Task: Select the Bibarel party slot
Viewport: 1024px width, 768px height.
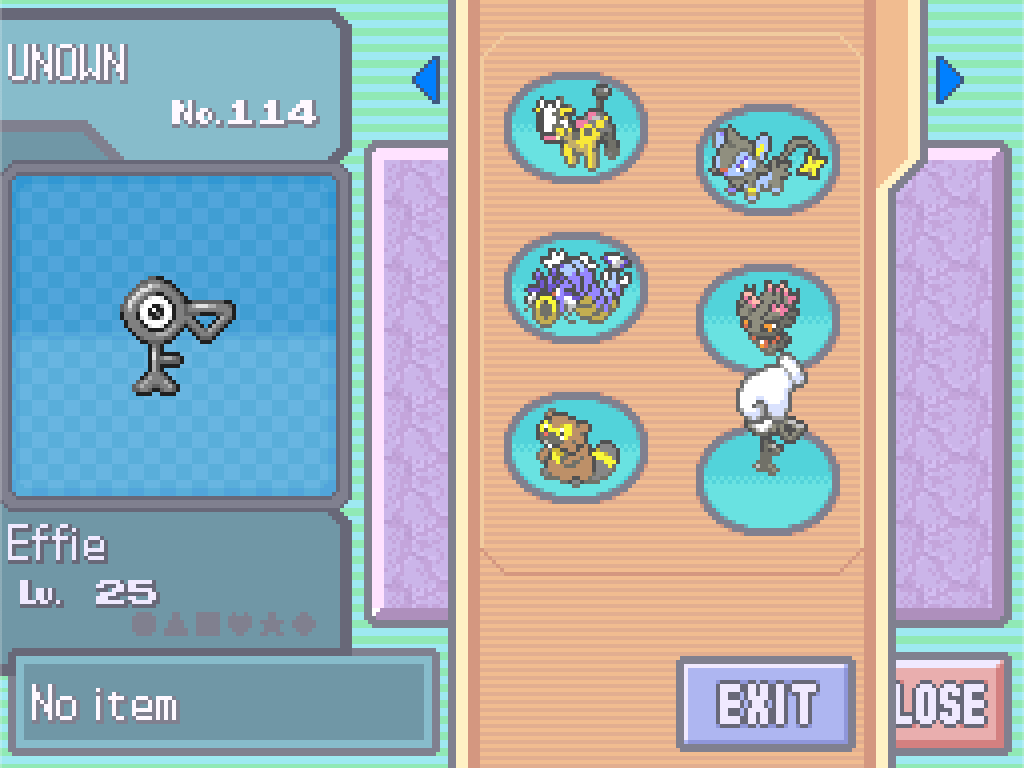Action: [575, 446]
